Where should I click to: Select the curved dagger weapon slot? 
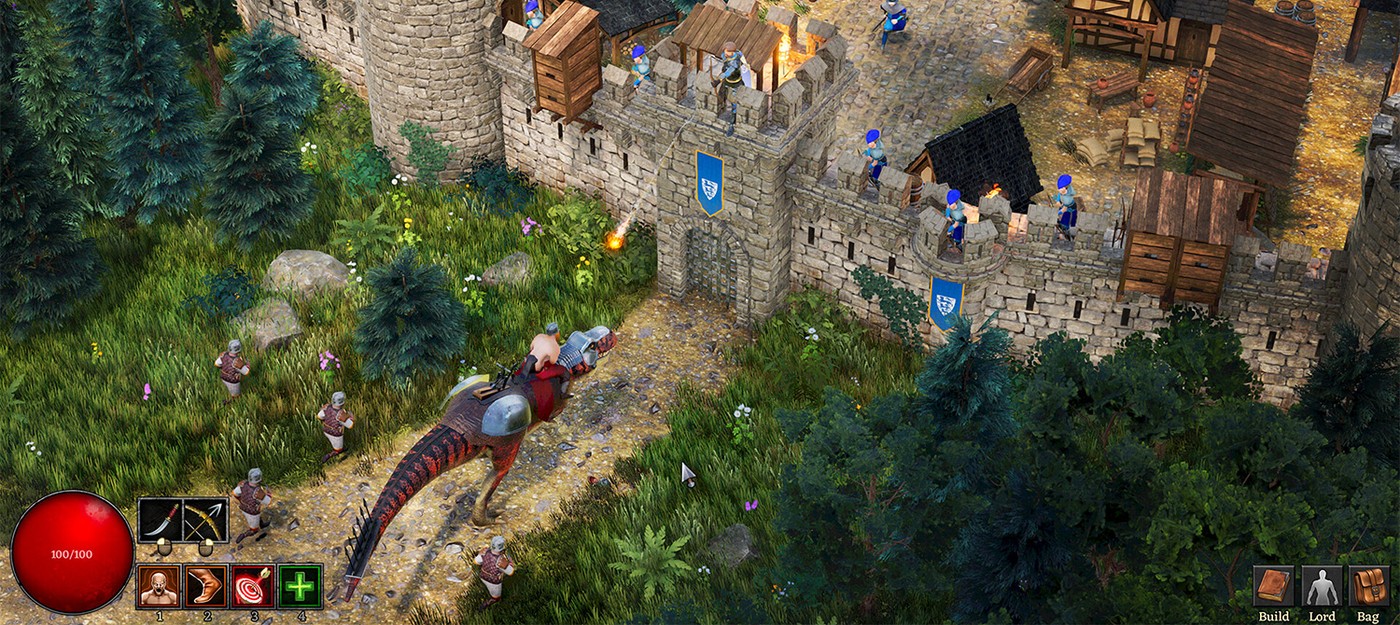click(160, 520)
